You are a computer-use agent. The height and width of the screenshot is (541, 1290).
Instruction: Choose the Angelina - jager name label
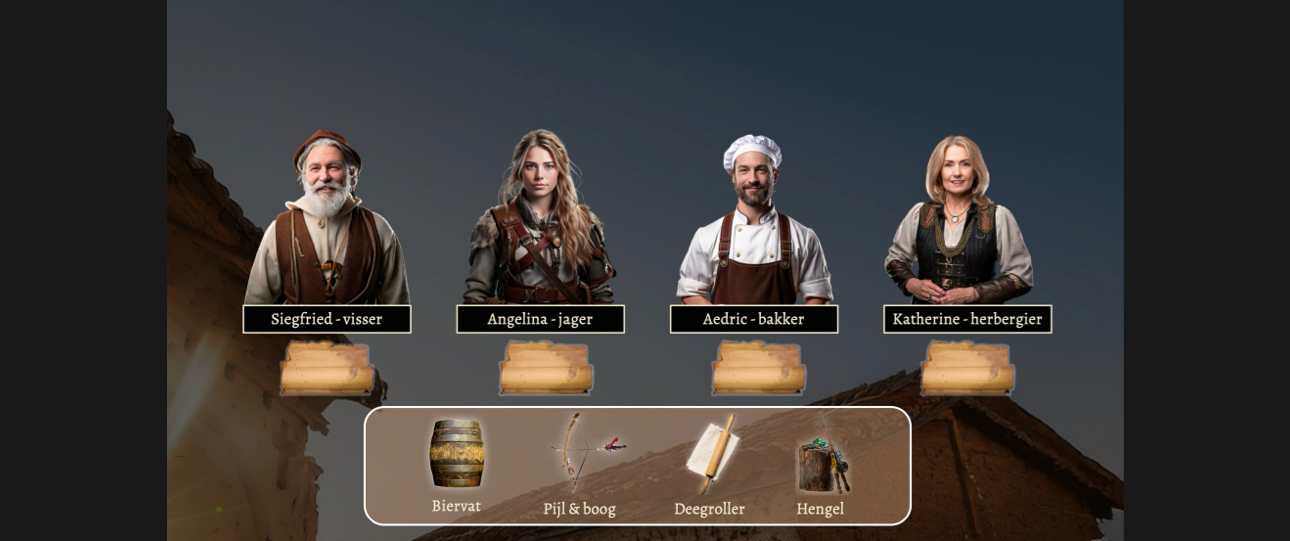point(540,319)
